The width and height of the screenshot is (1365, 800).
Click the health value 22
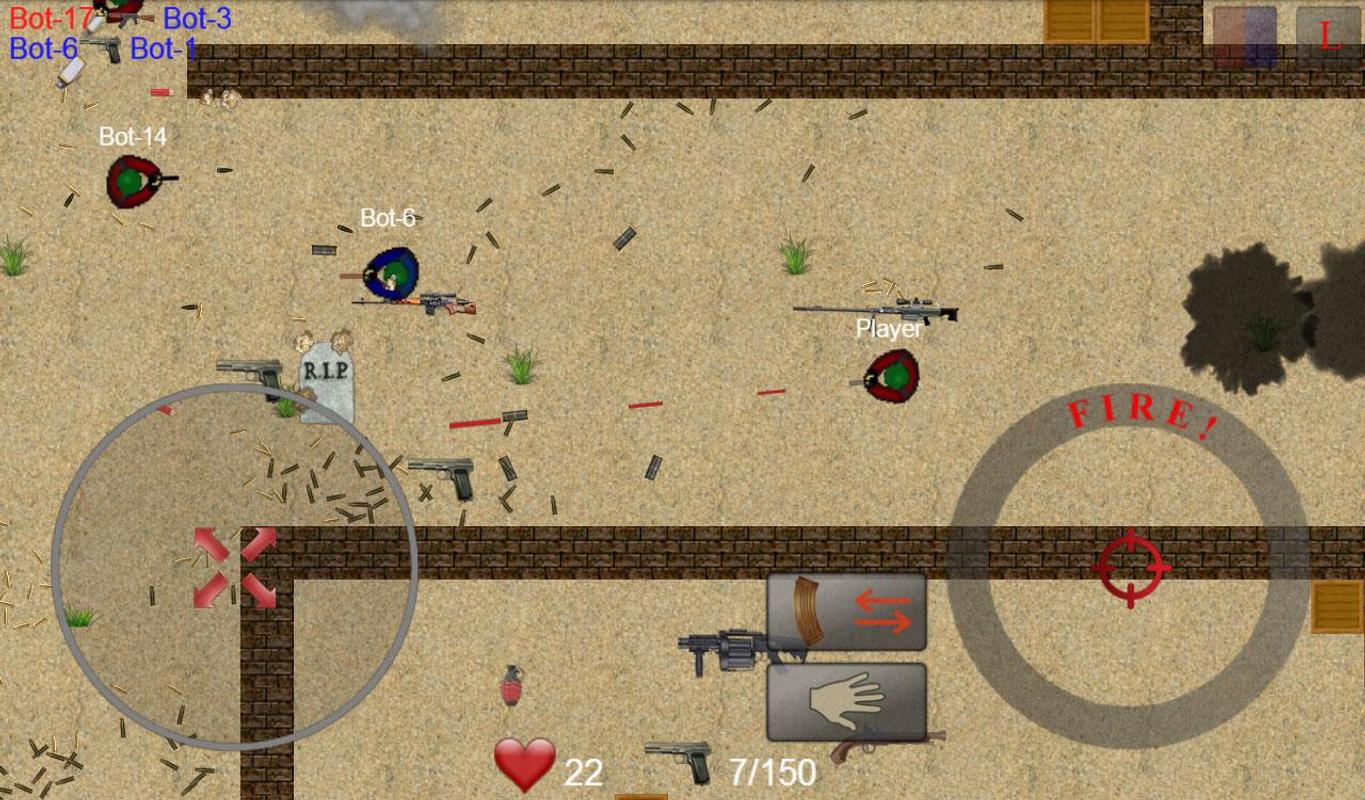pos(584,771)
